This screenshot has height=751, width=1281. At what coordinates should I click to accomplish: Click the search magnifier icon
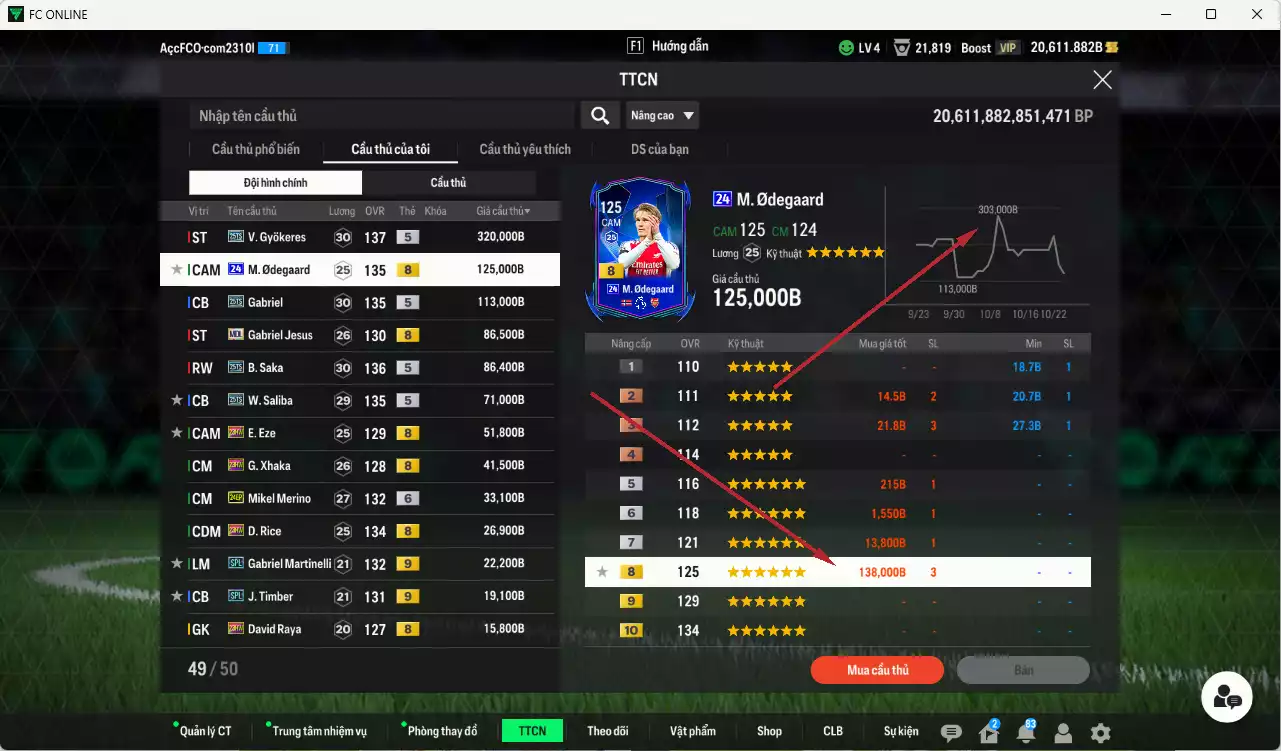pos(599,115)
